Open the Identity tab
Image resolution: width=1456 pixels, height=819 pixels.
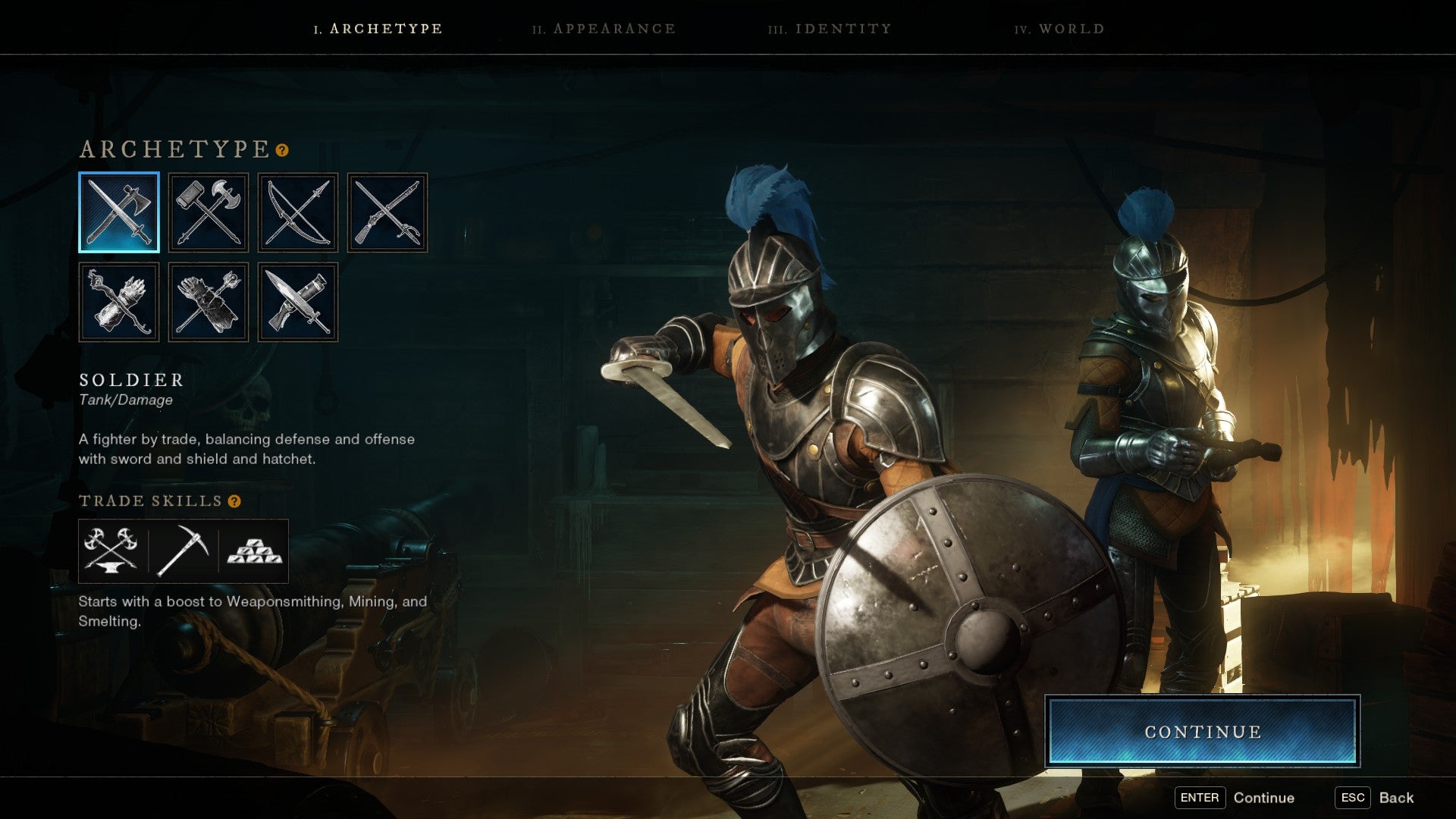pyautogui.click(x=830, y=29)
